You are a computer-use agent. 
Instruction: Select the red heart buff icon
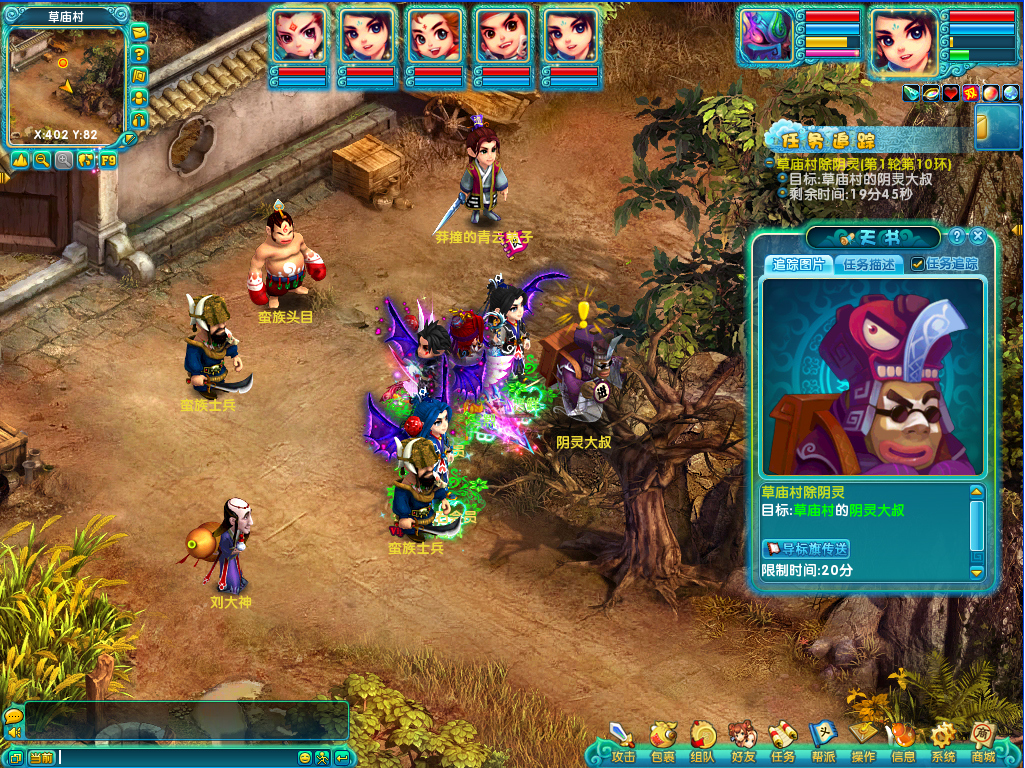(x=950, y=93)
